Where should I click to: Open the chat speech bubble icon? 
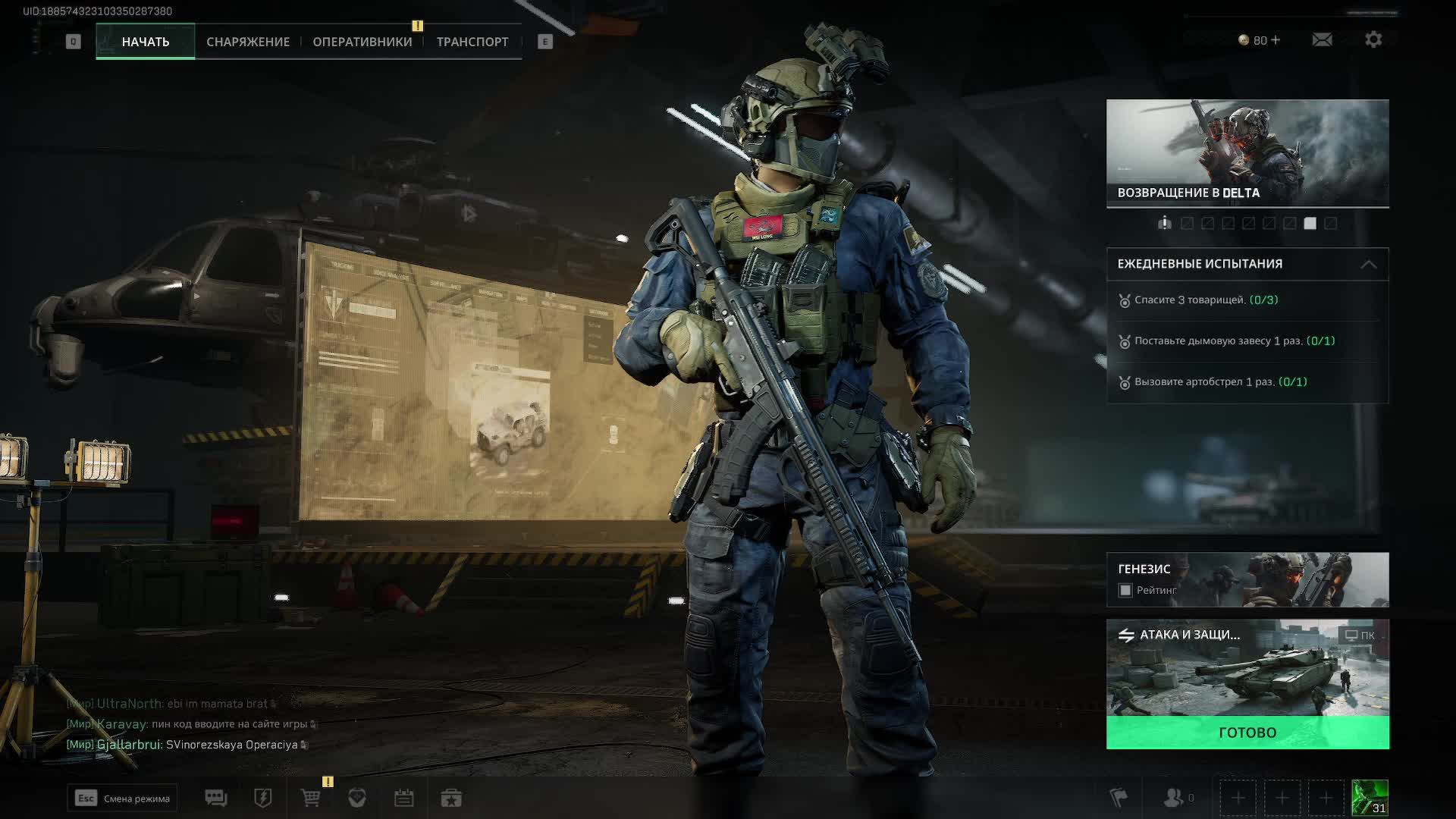pos(215,798)
